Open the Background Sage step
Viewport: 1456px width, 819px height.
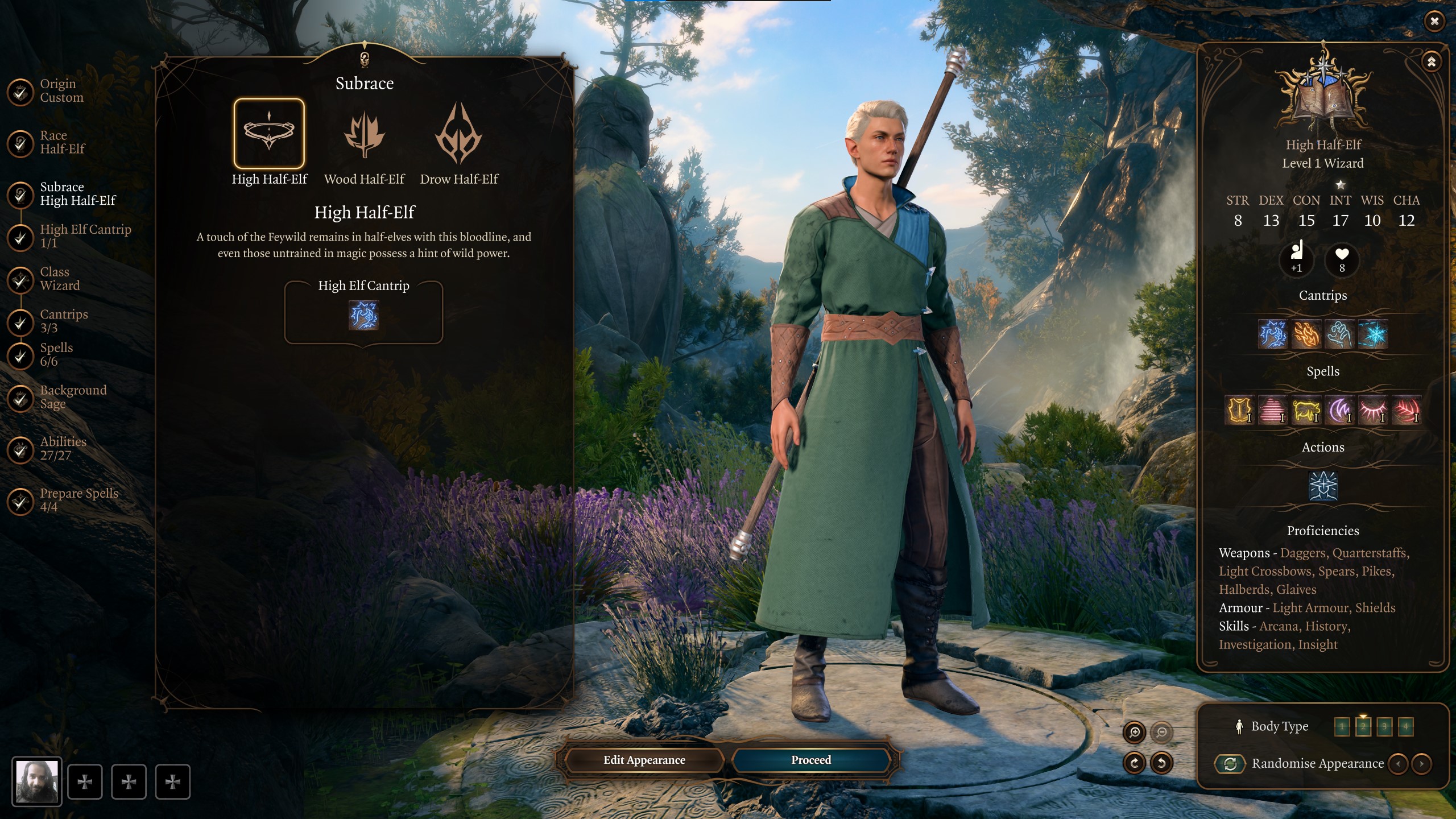(x=72, y=397)
